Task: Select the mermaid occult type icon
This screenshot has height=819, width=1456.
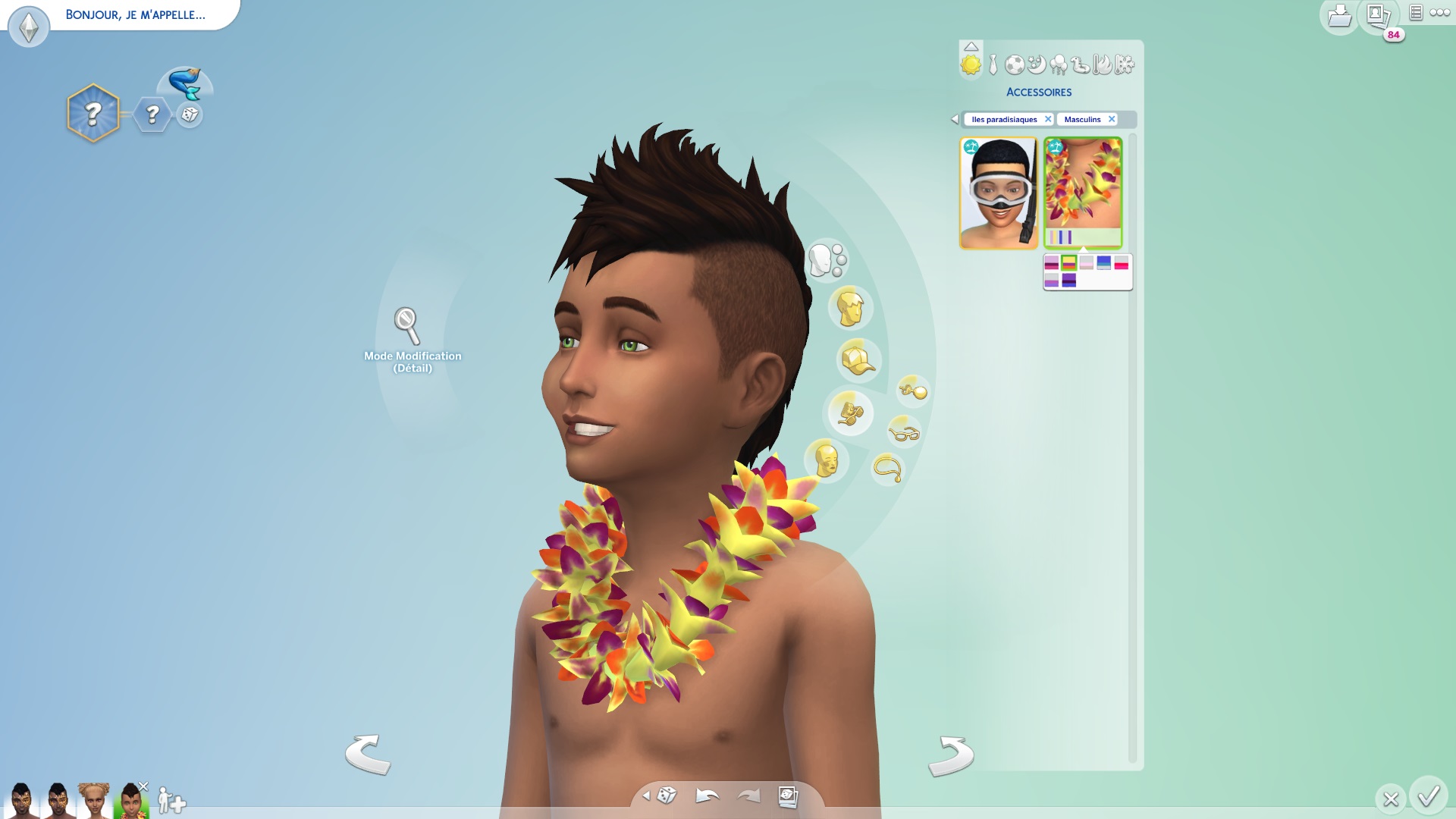Action: (x=185, y=83)
